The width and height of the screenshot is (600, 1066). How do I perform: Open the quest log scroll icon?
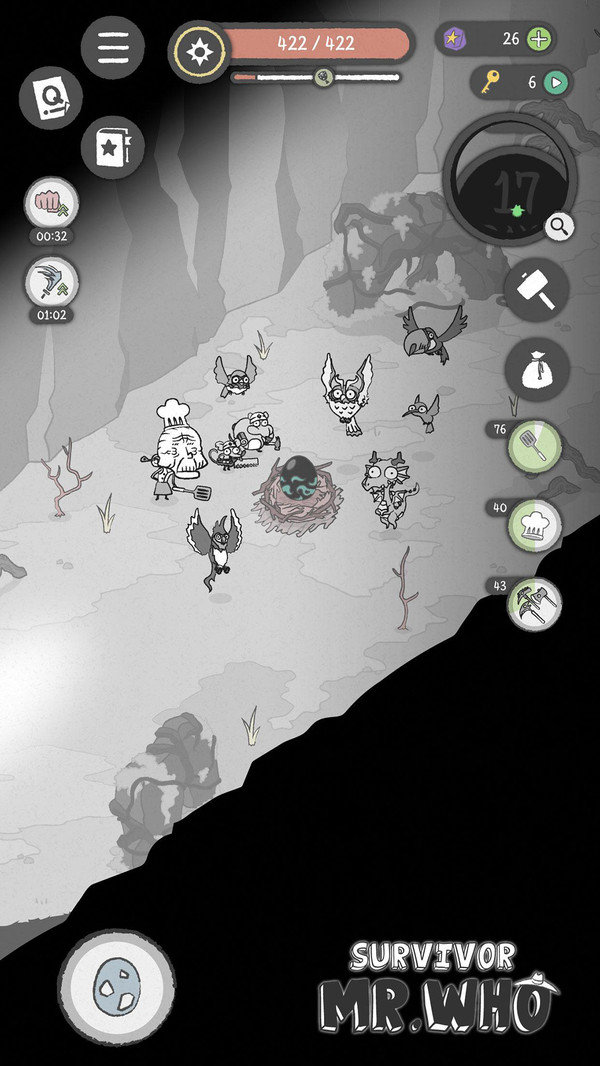50,98
